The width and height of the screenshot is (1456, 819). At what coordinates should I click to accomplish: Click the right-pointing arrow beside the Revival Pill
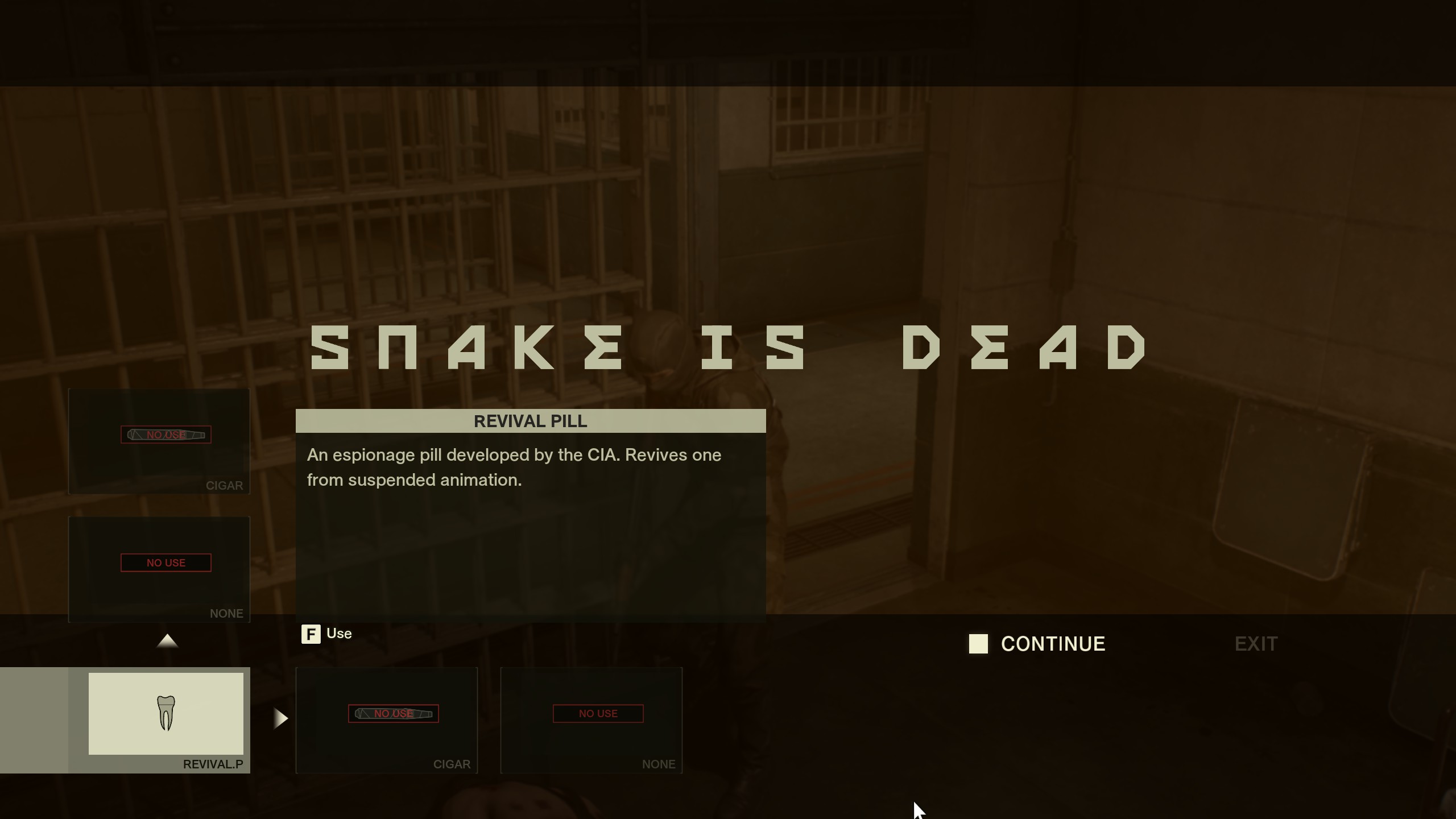tap(280, 719)
